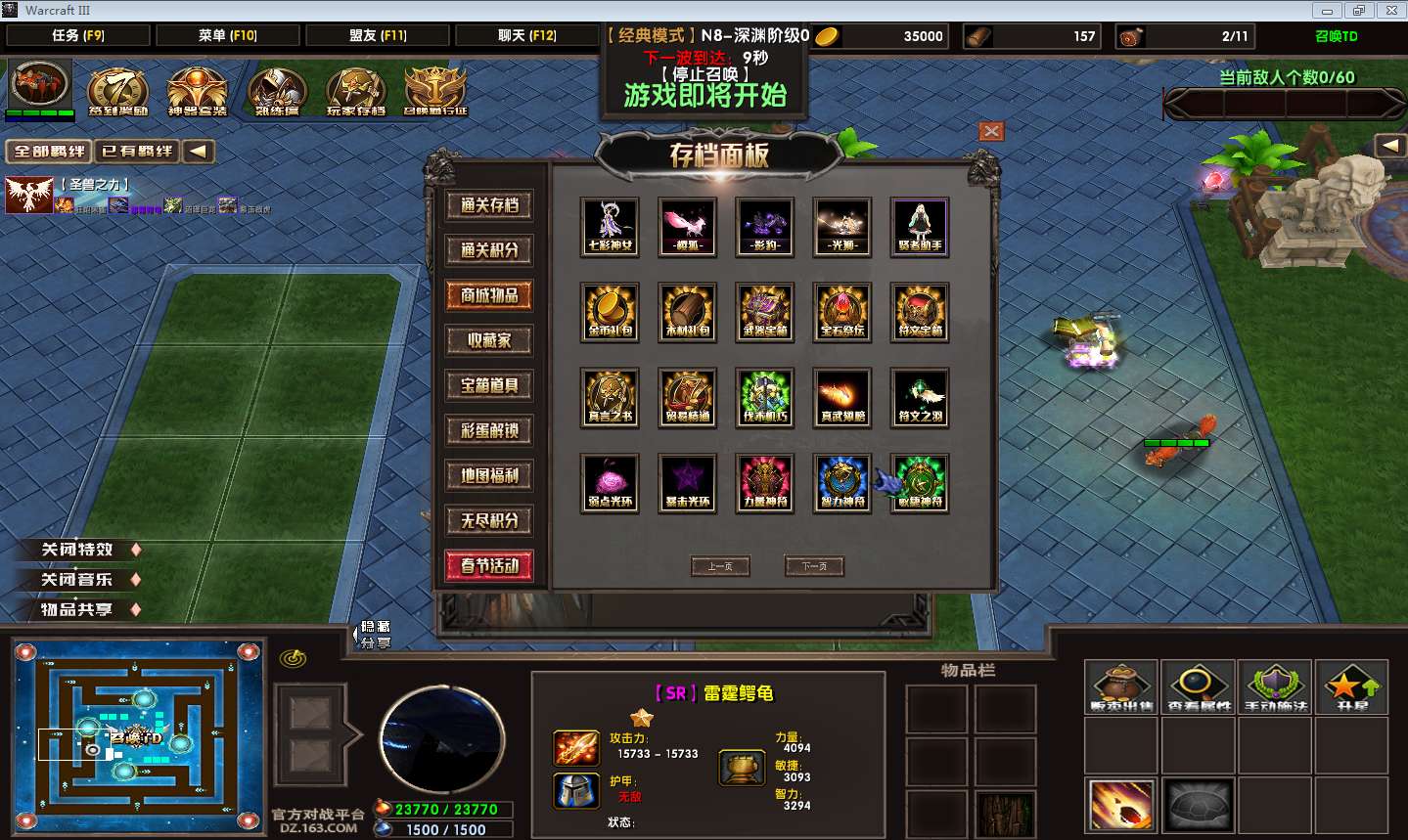1408x840 pixels.
Task: Use the 贩卖出售 sell command
Action: [1122, 685]
